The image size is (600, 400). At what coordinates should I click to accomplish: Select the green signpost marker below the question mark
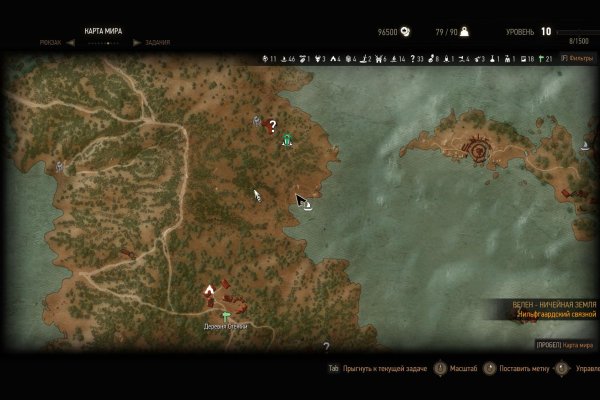[x=287, y=139]
